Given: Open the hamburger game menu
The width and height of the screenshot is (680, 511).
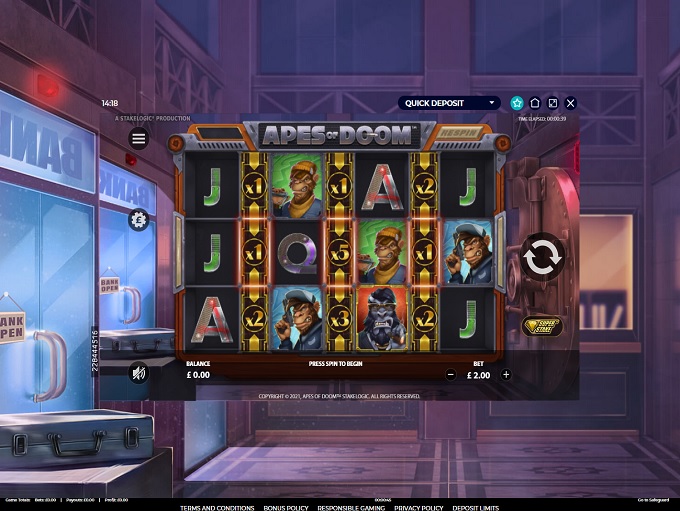Looking at the screenshot, I should point(139,138).
